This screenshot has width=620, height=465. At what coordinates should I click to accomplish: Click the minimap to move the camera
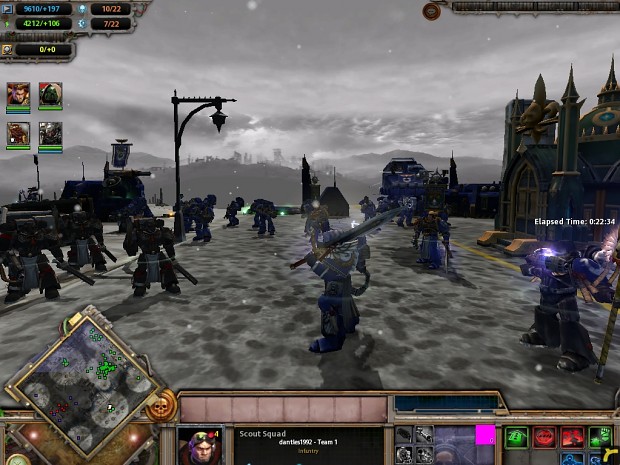pyautogui.click(x=86, y=380)
